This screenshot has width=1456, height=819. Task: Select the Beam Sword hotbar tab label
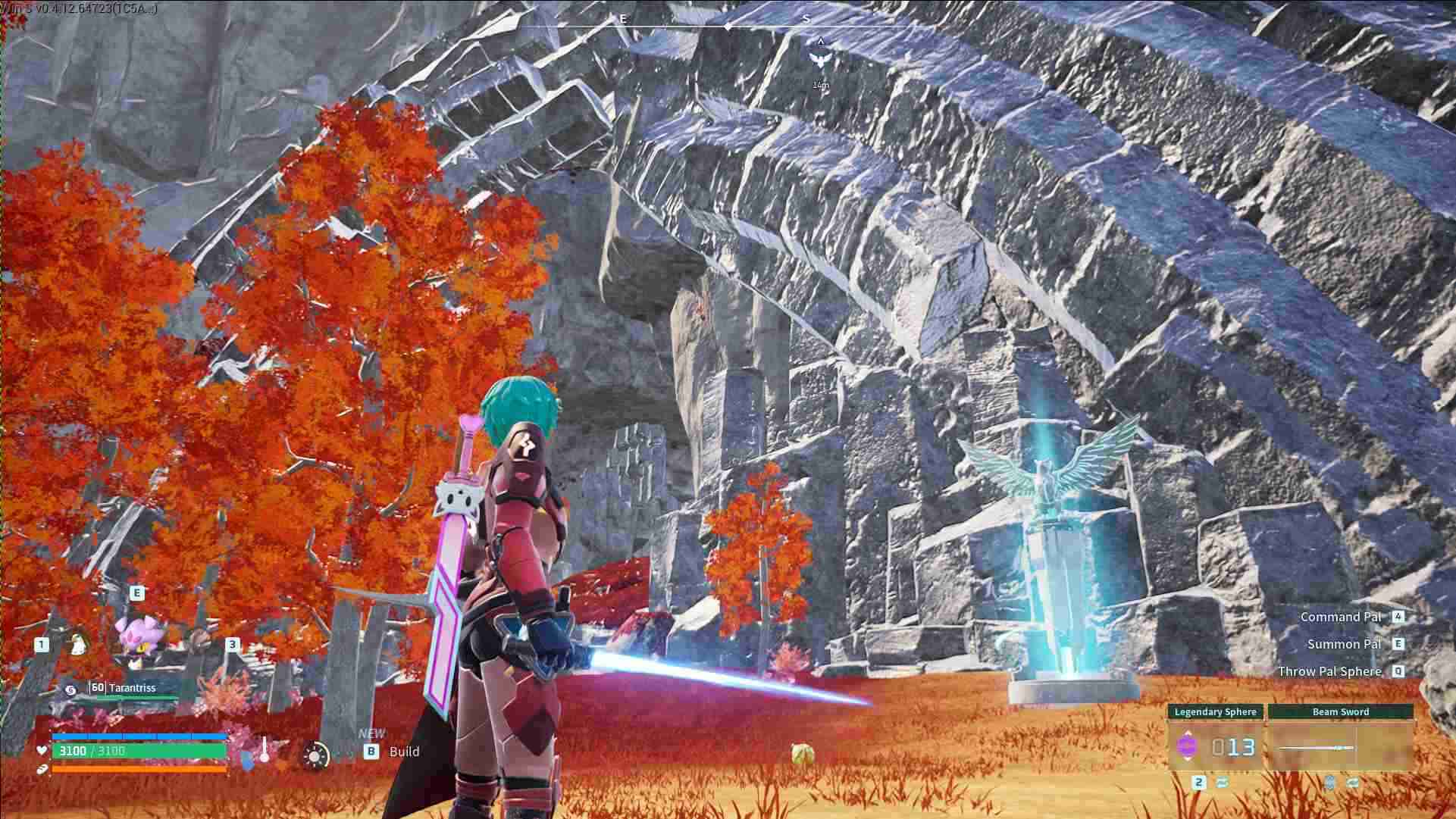[1341, 711]
